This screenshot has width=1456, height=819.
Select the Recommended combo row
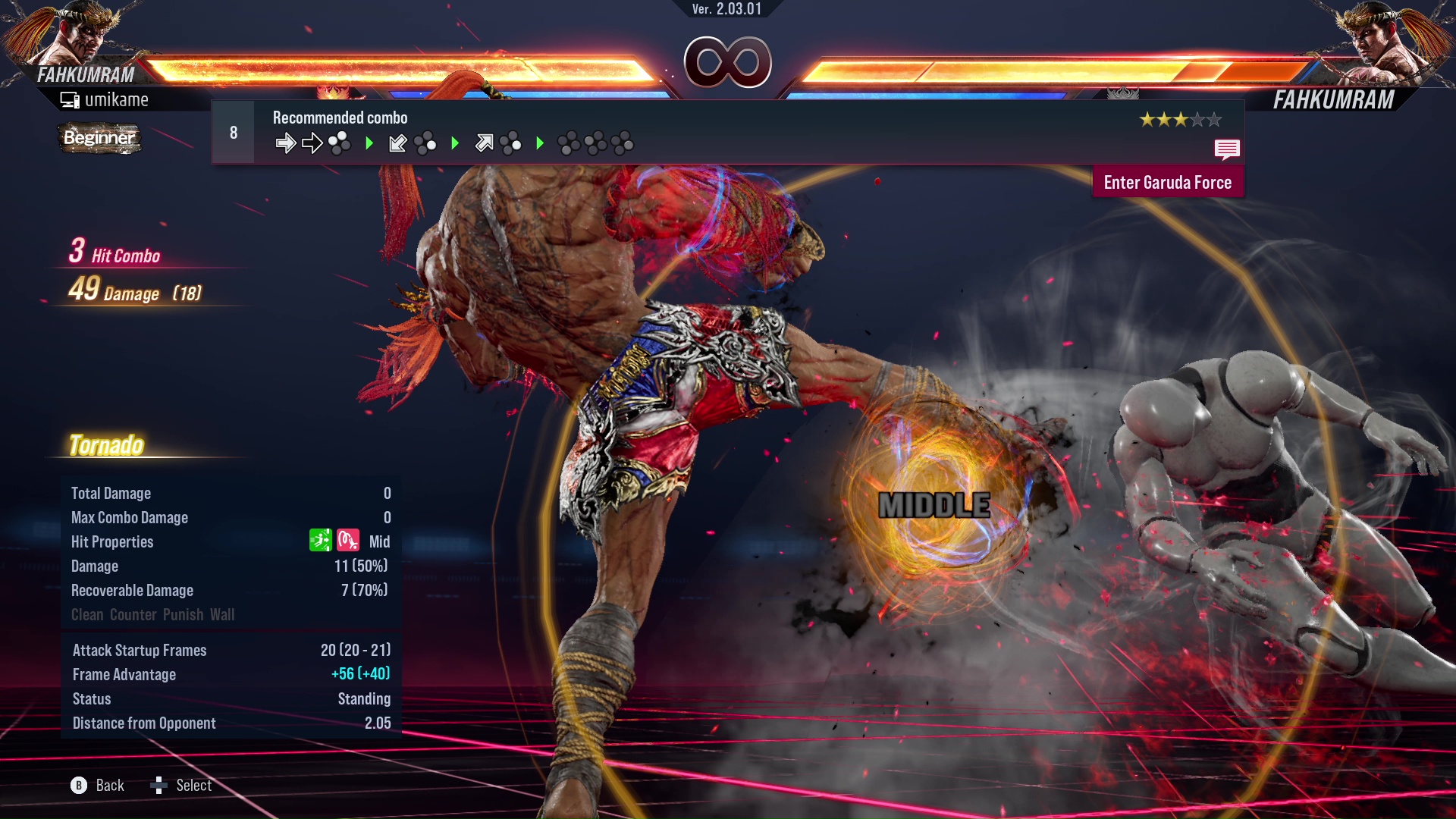click(726, 132)
